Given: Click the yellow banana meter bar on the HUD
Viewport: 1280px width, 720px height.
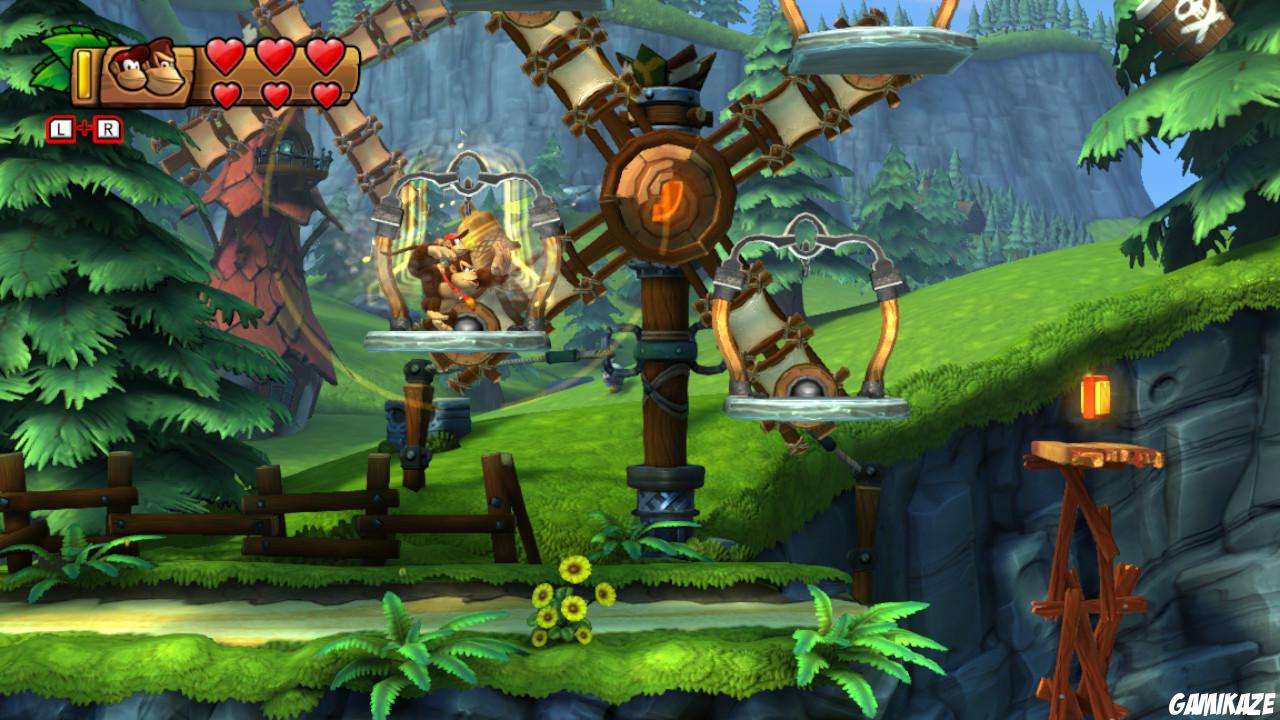Looking at the screenshot, I should (x=85, y=74).
